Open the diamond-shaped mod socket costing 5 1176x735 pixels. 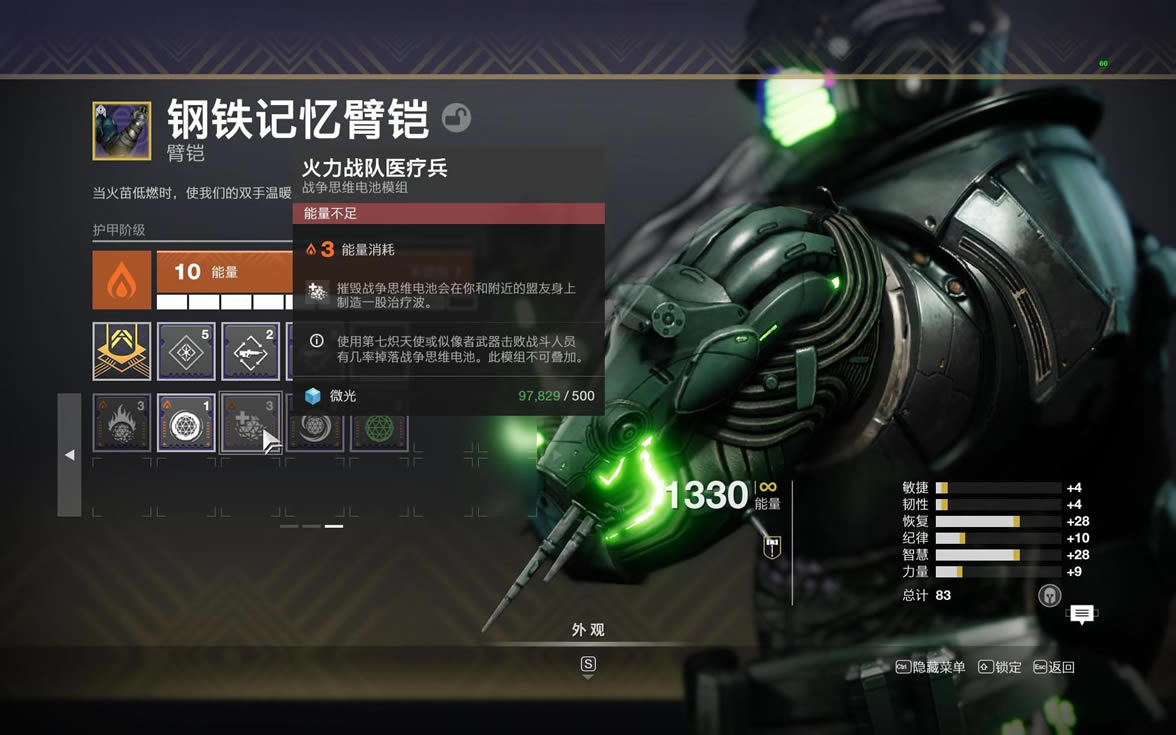click(x=186, y=351)
